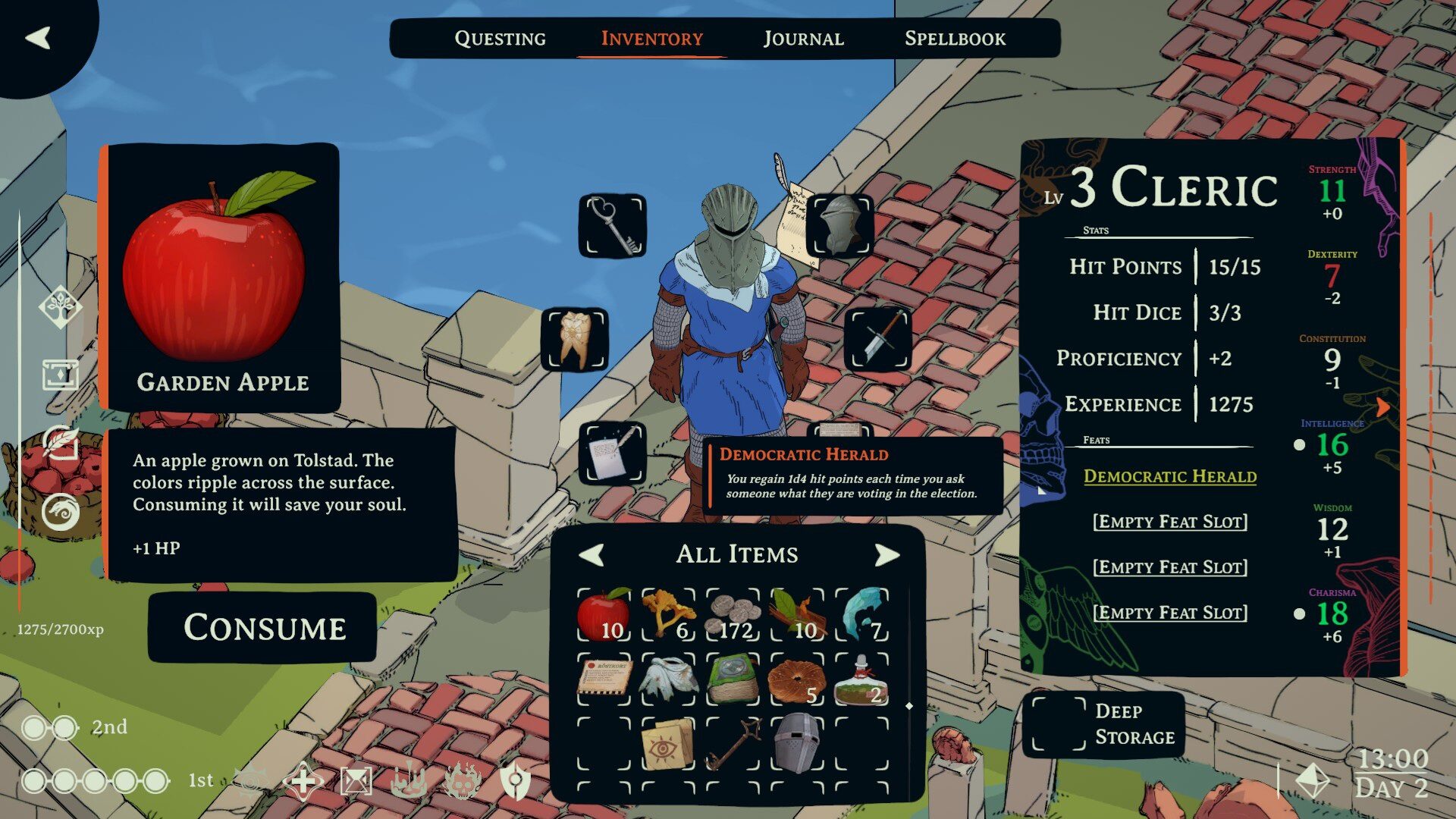
Task: Click the orange arrow near Constitution
Action: pos(1385,407)
